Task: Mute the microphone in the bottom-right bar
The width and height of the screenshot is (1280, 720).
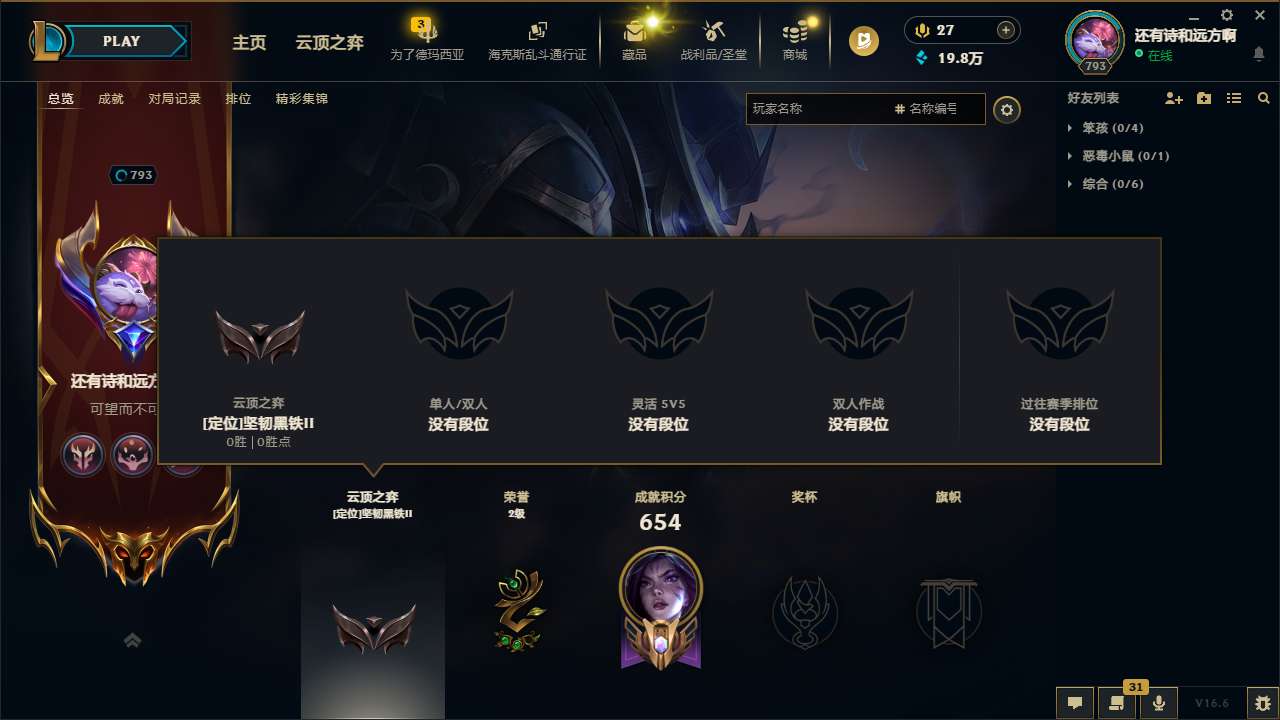Action: point(1158,702)
